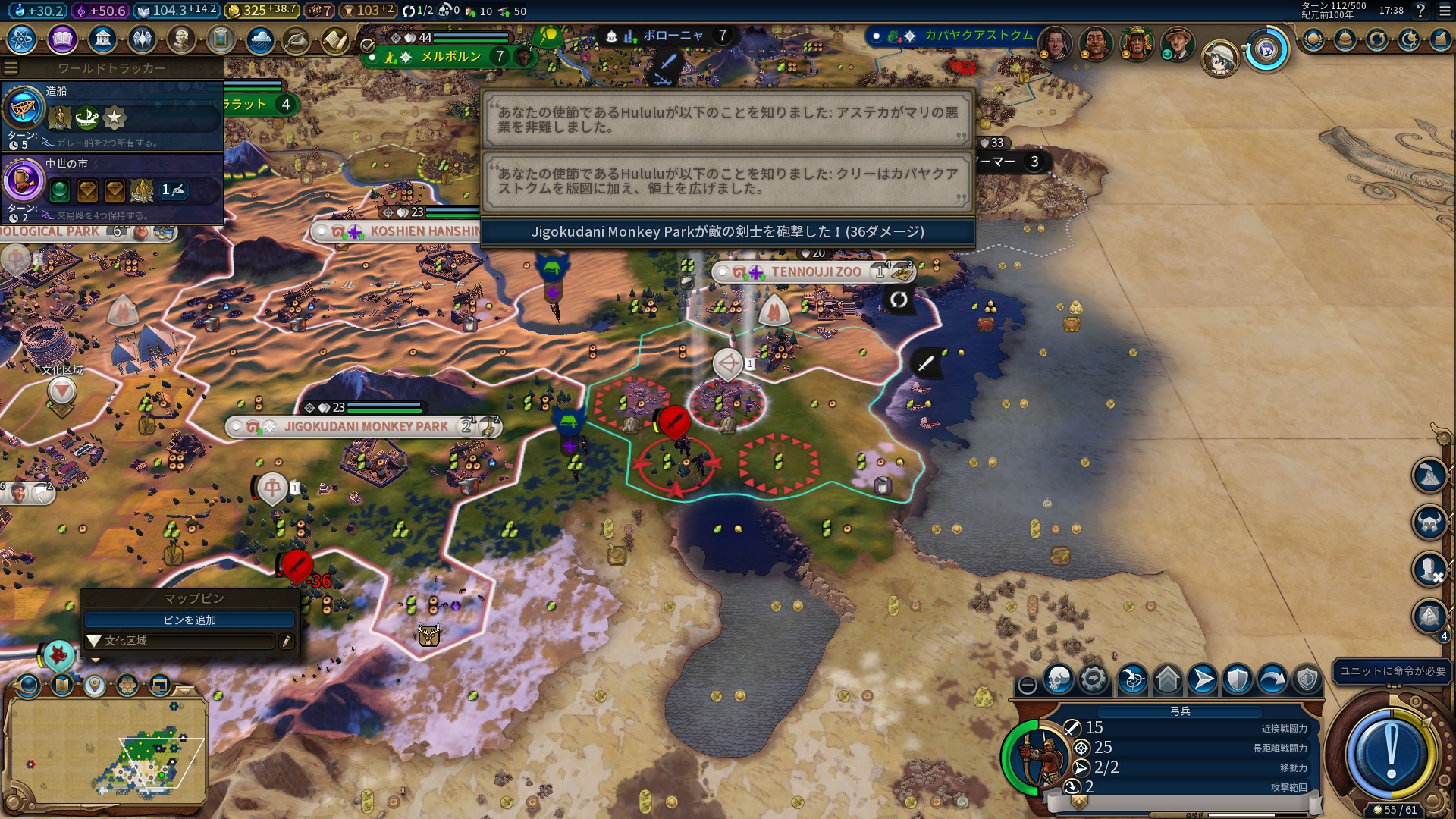Open the Technology tree (atom icon)
The width and height of the screenshot is (1456, 819).
click(x=22, y=39)
